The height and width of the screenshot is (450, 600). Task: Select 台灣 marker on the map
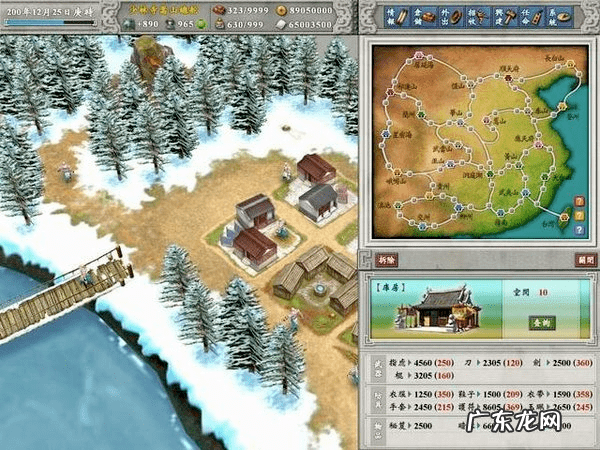tap(566, 217)
